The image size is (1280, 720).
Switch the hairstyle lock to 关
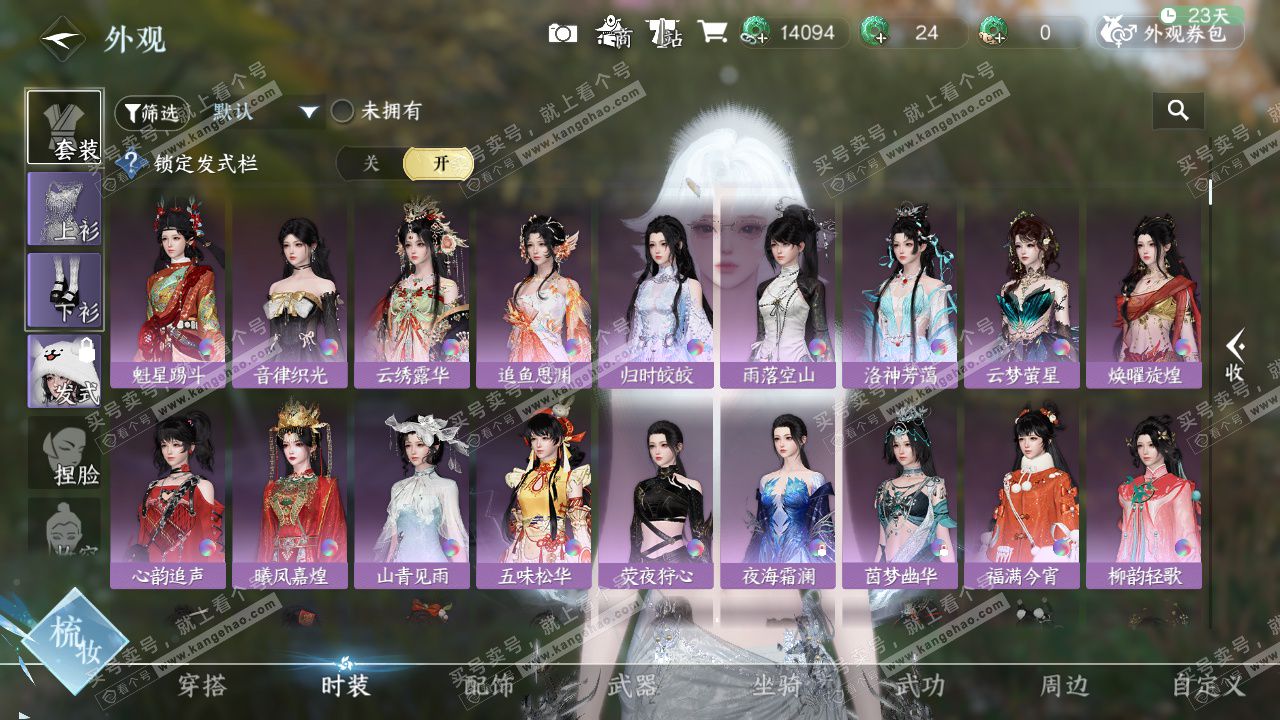tap(371, 163)
